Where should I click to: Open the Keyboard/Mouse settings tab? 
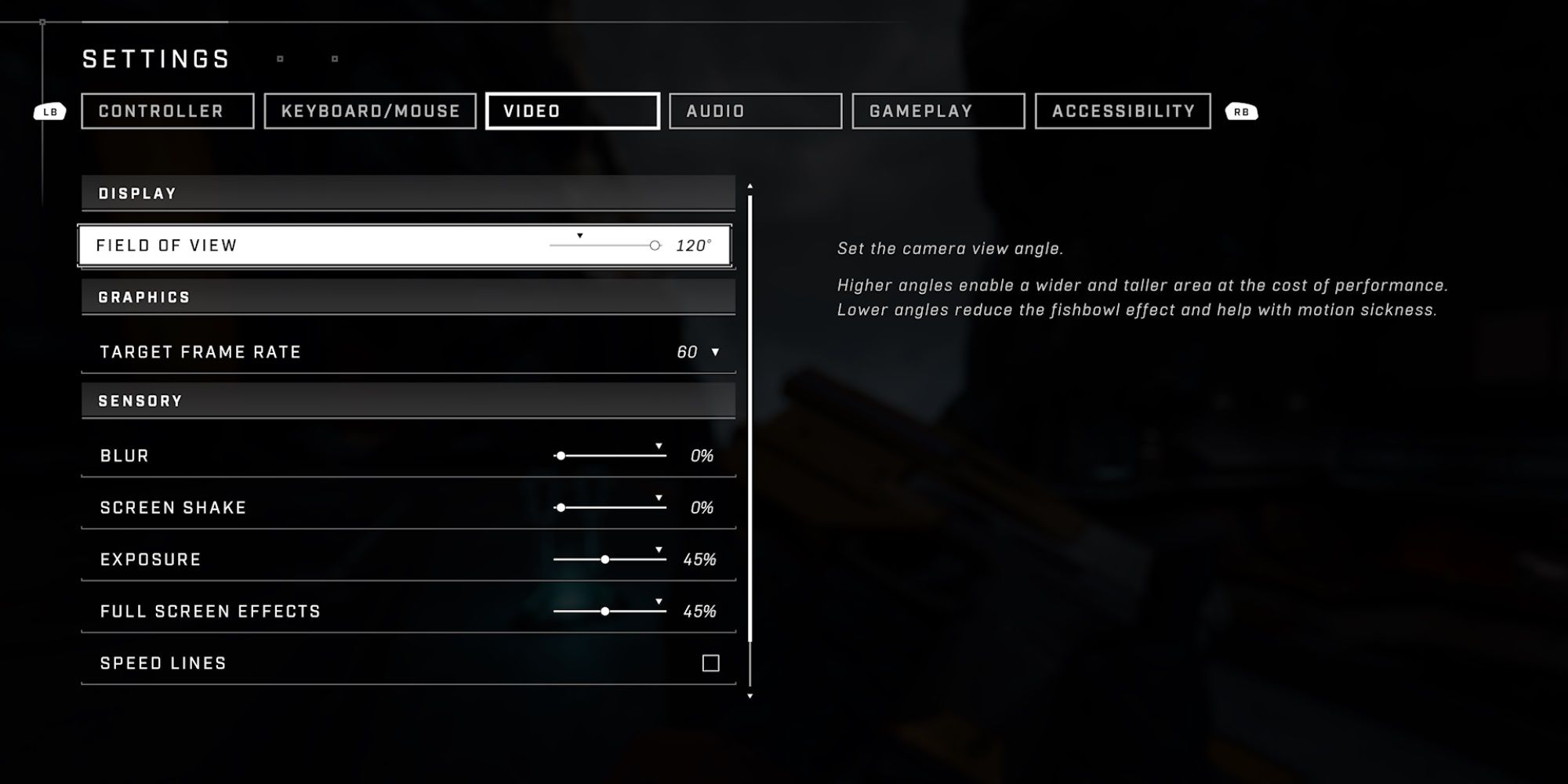pyautogui.click(x=370, y=111)
